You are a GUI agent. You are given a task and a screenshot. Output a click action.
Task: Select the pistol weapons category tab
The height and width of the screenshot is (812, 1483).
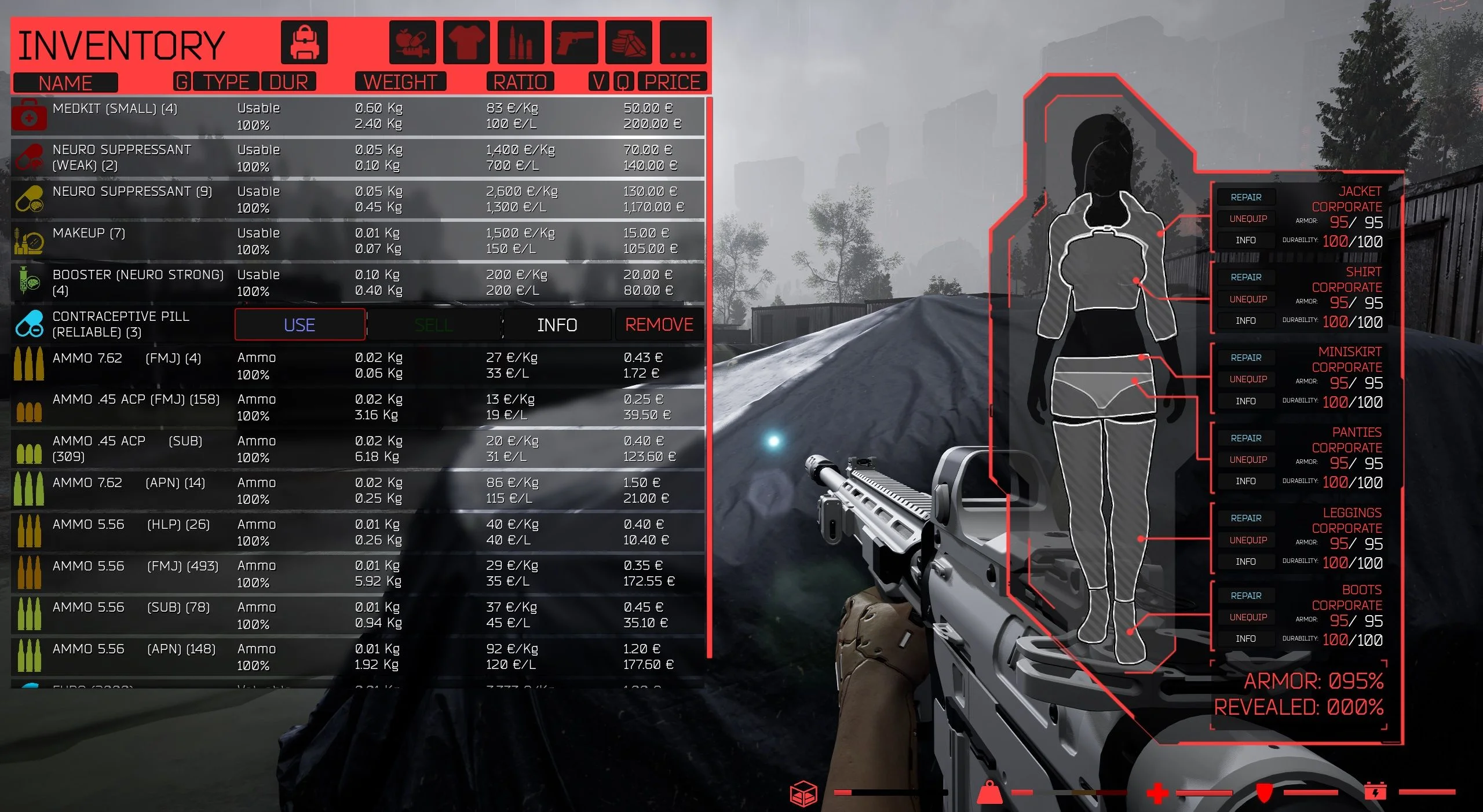tap(574, 42)
